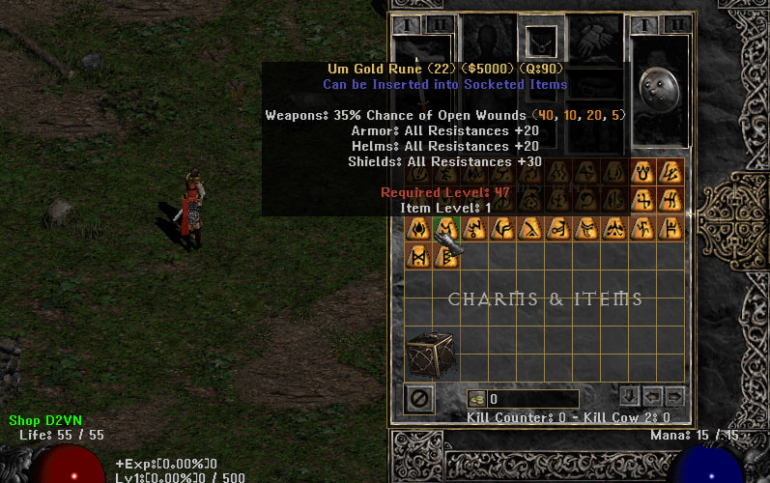Select the Horadric Cube in the inventory
This screenshot has width=770, height=483.
pos(428,354)
